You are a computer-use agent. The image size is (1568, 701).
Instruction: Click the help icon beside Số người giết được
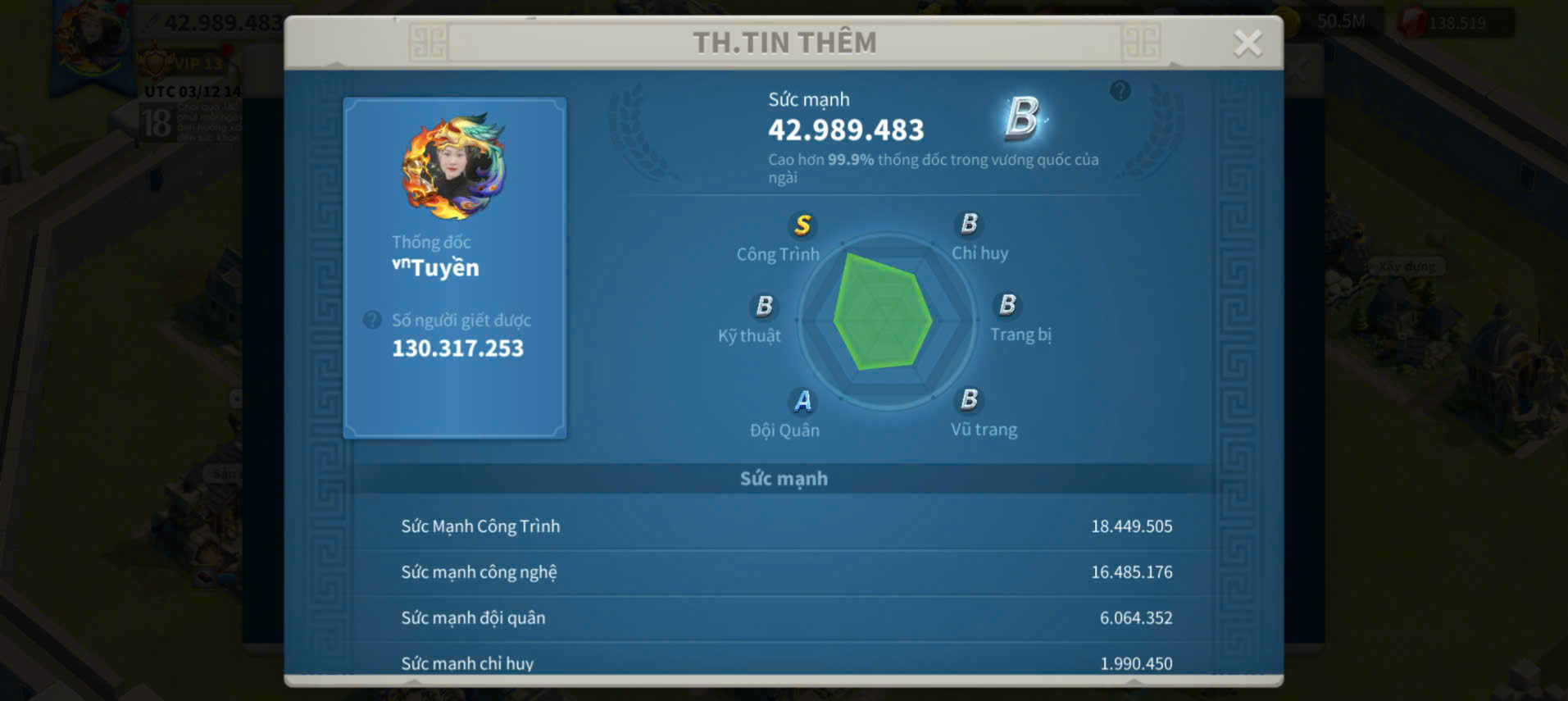(372, 320)
